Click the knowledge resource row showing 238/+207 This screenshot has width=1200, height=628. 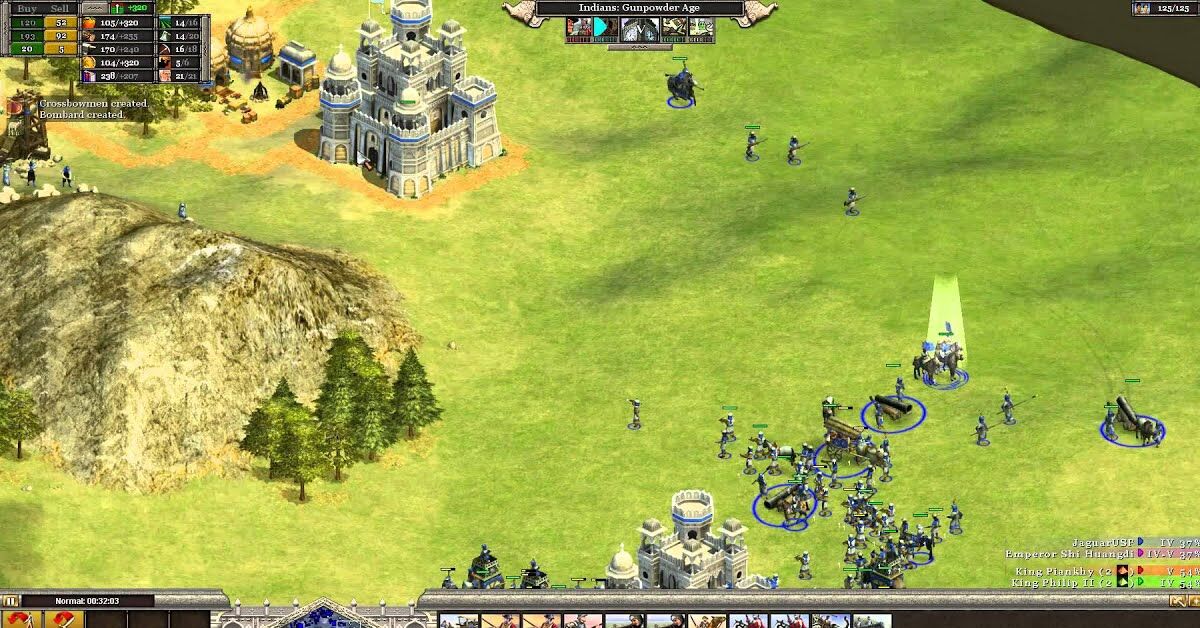point(118,75)
